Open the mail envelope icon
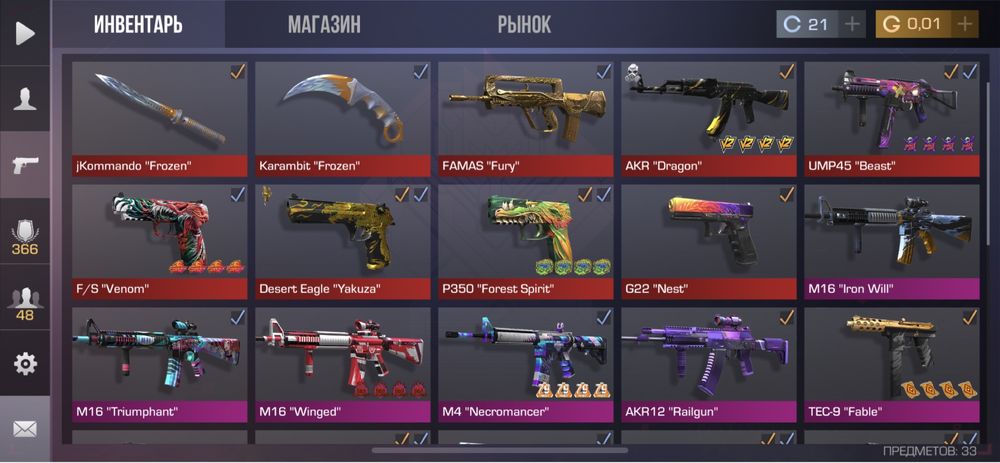This screenshot has width=1000, height=463. (x=25, y=429)
